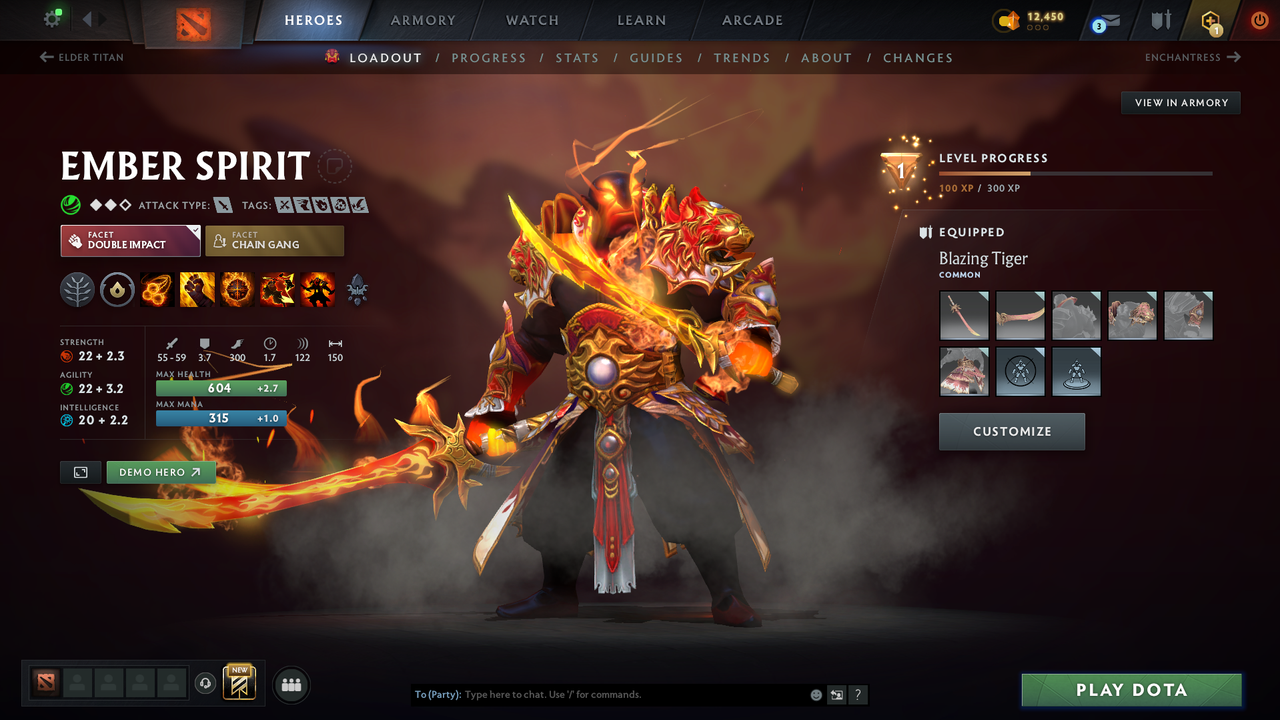Open the Arcade menu

click(x=751, y=20)
